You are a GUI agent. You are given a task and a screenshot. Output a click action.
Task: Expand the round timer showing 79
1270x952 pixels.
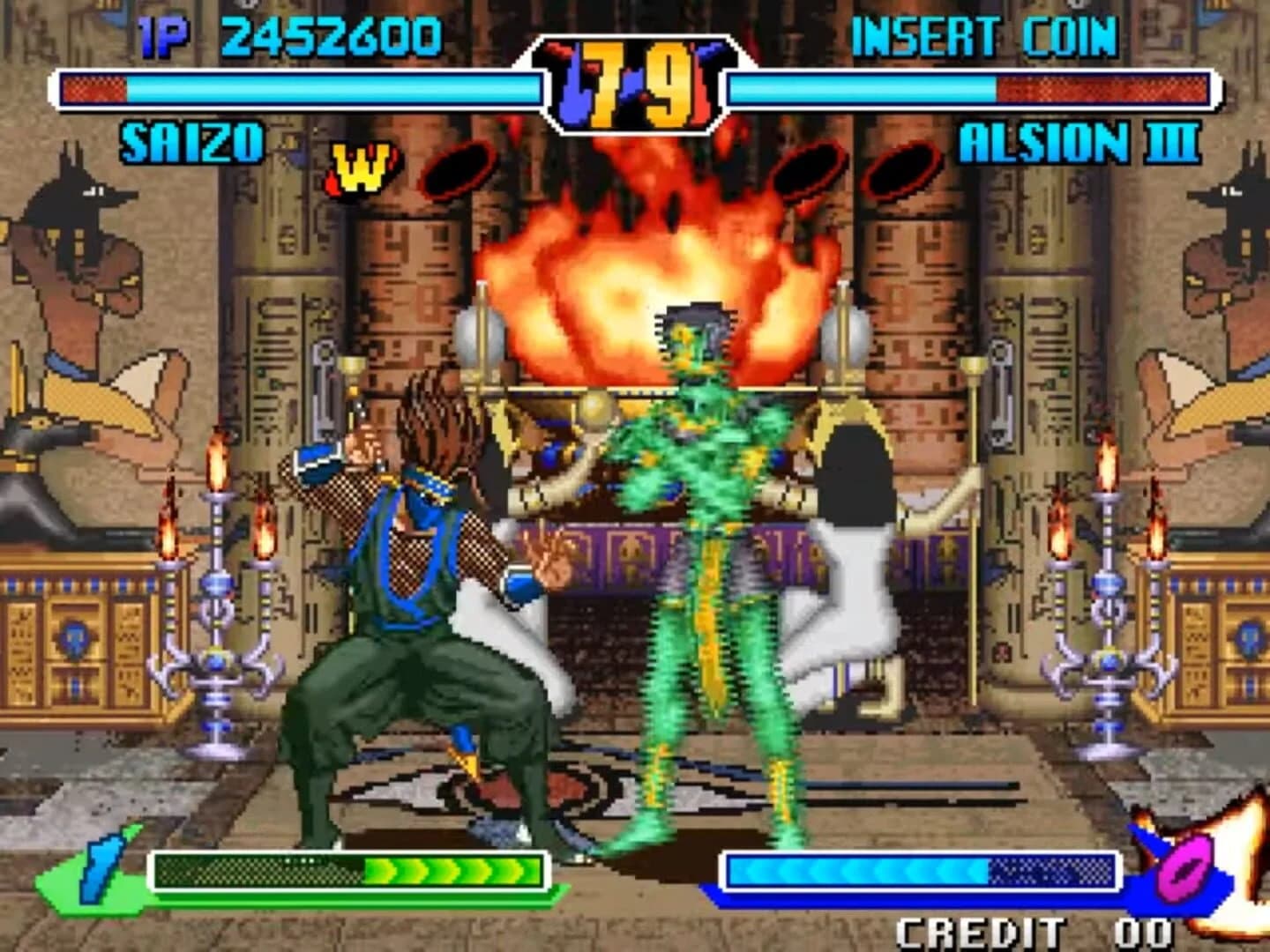637,78
